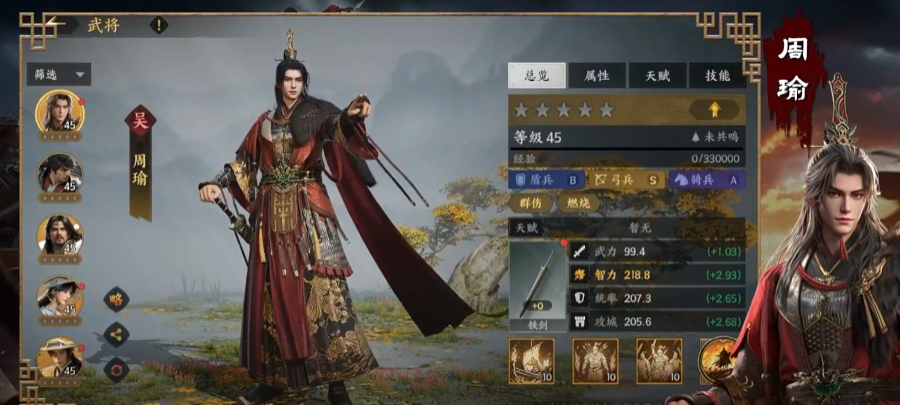Open the 技能 skills tab
Viewport: 900px width, 405px height.
point(717,75)
